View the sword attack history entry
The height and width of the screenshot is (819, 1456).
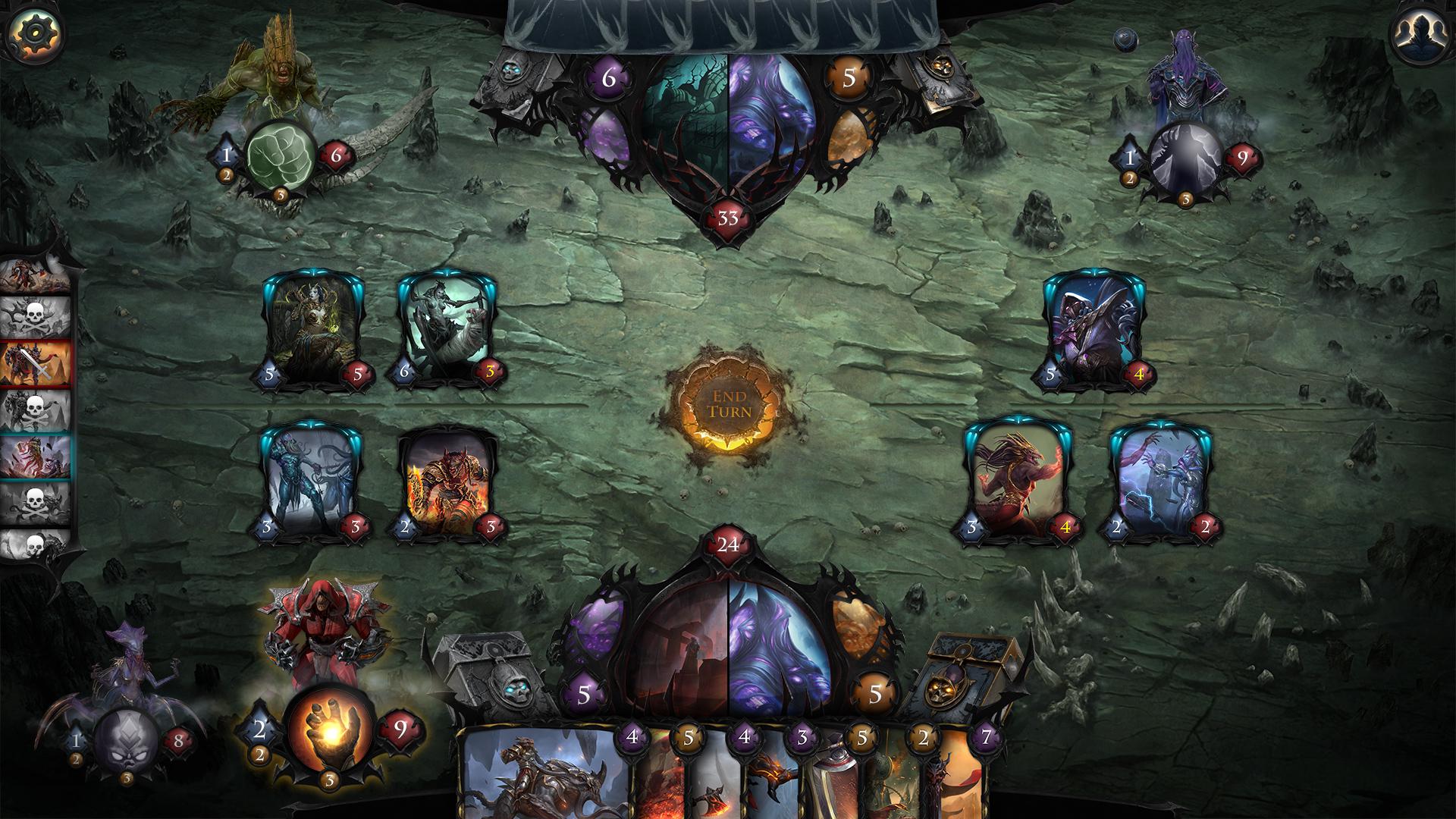[36, 363]
